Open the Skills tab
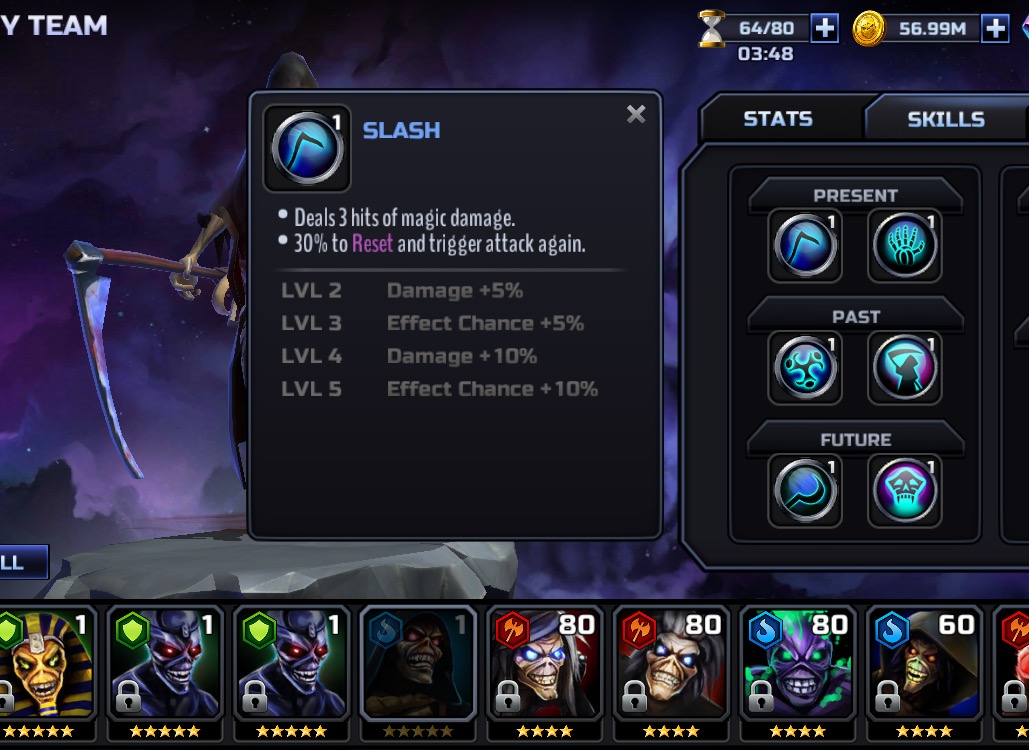The height and width of the screenshot is (750, 1029). (x=945, y=119)
